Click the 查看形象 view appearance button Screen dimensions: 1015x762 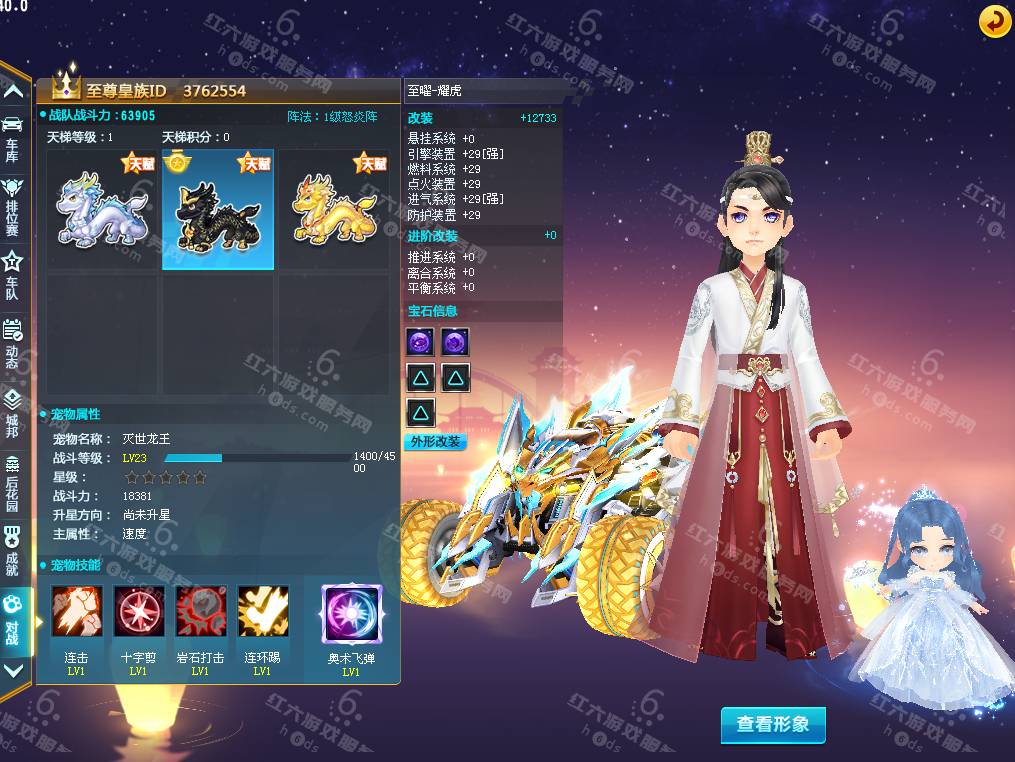click(773, 725)
